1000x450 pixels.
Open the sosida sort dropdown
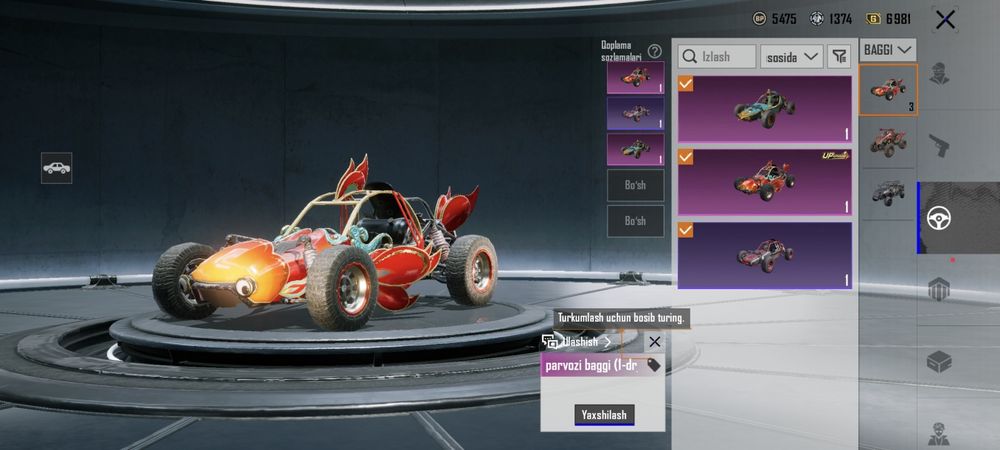791,57
